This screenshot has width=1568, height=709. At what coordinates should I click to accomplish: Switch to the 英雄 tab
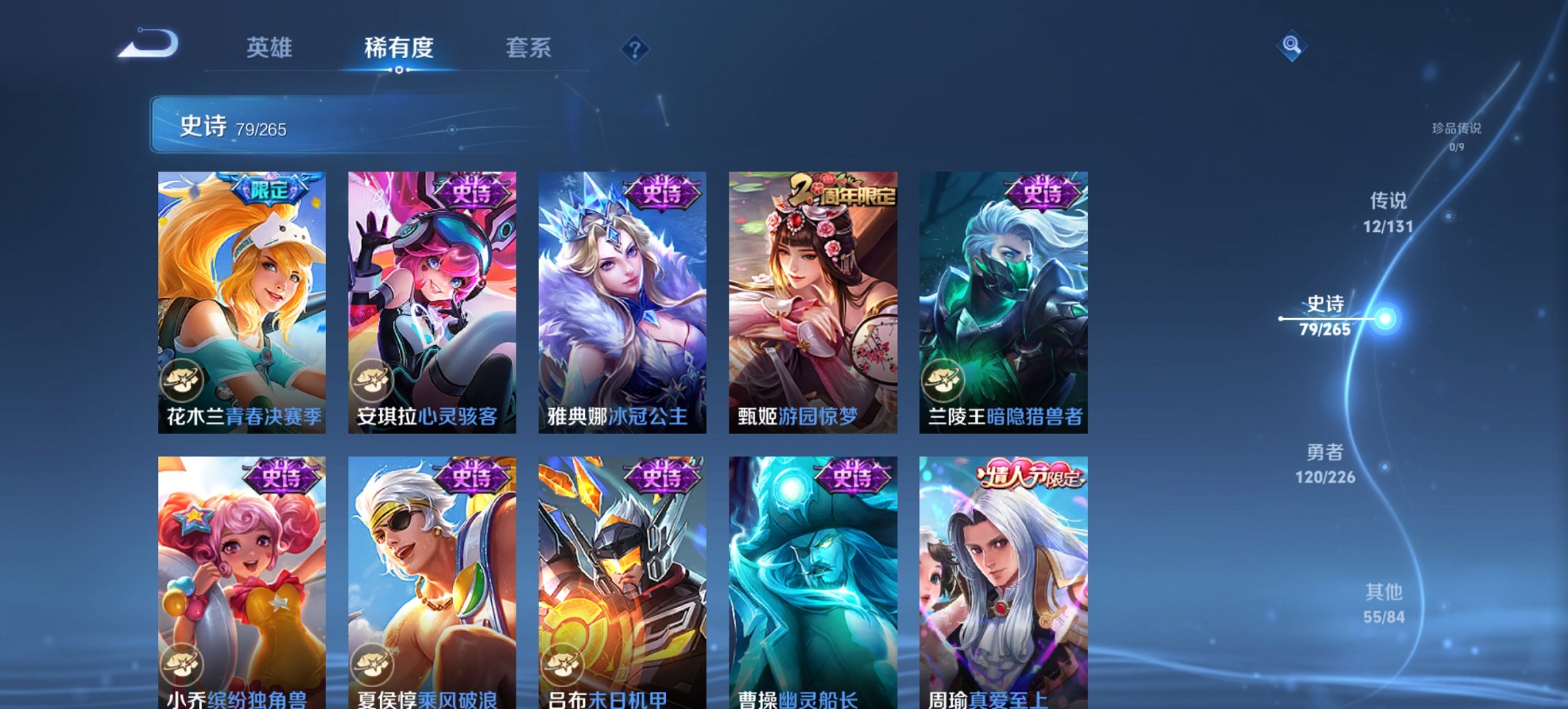[271, 48]
